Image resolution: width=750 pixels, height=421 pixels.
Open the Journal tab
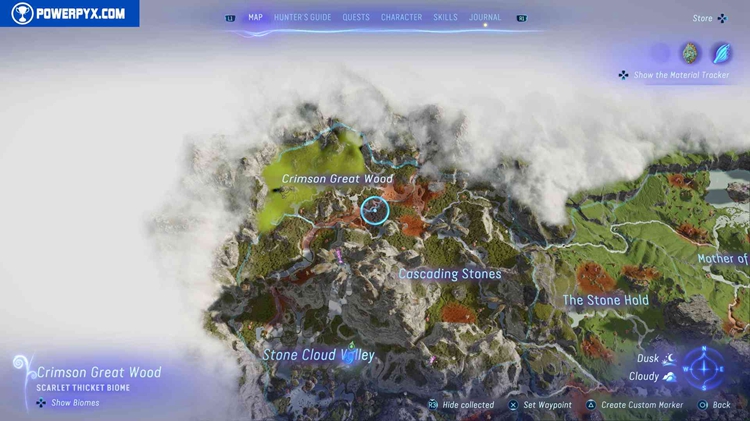(x=485, y=17)
